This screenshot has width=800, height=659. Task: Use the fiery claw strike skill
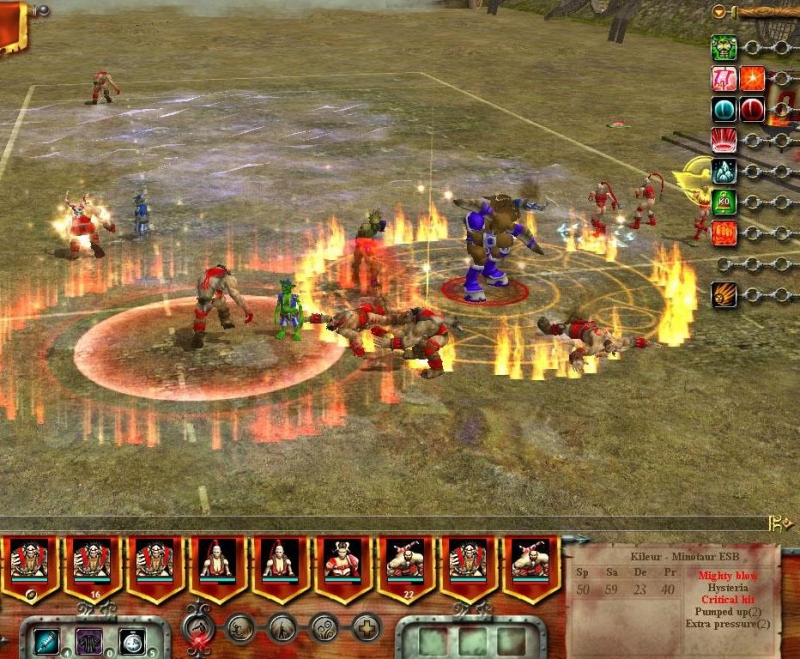point(724,295)
